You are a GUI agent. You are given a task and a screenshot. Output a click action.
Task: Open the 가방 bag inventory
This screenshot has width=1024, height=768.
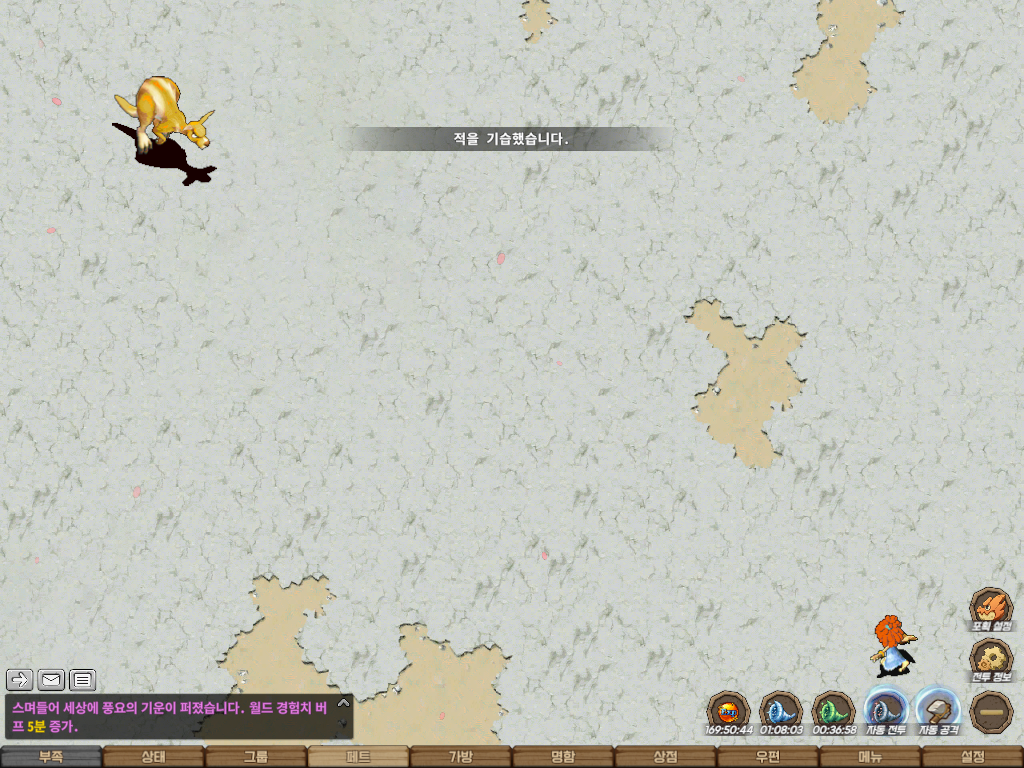click(460, 757)
